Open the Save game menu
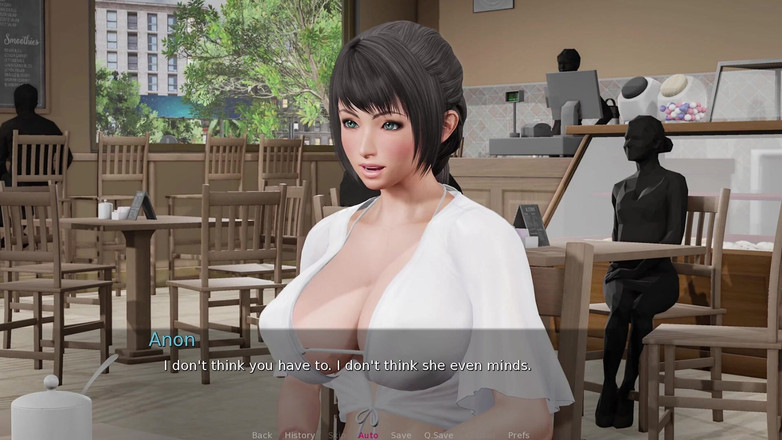Viewport: 782px width, 440px height. click(x=400, y=435)
